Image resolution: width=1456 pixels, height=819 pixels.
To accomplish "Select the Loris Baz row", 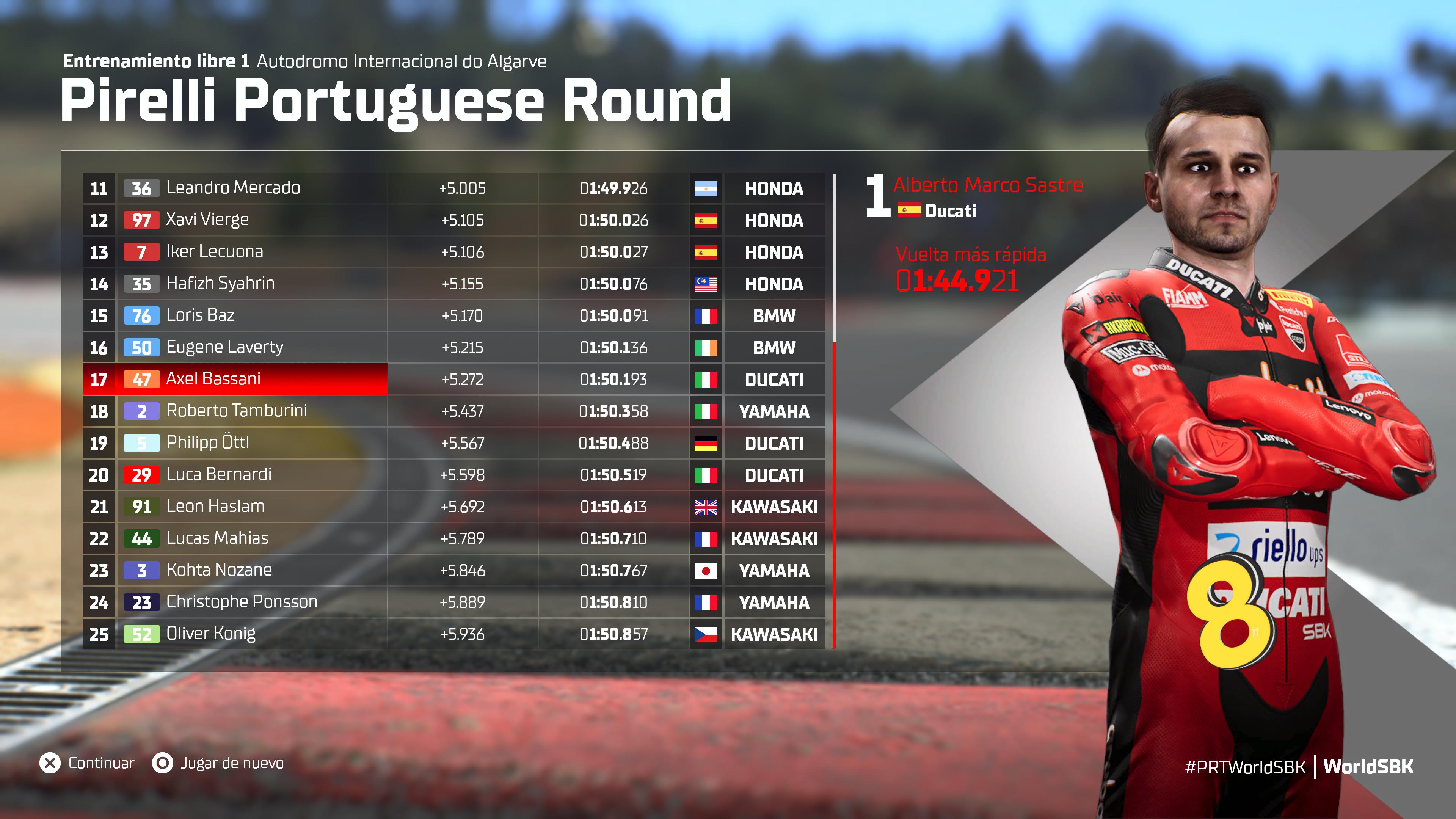I will coord(200,315).
